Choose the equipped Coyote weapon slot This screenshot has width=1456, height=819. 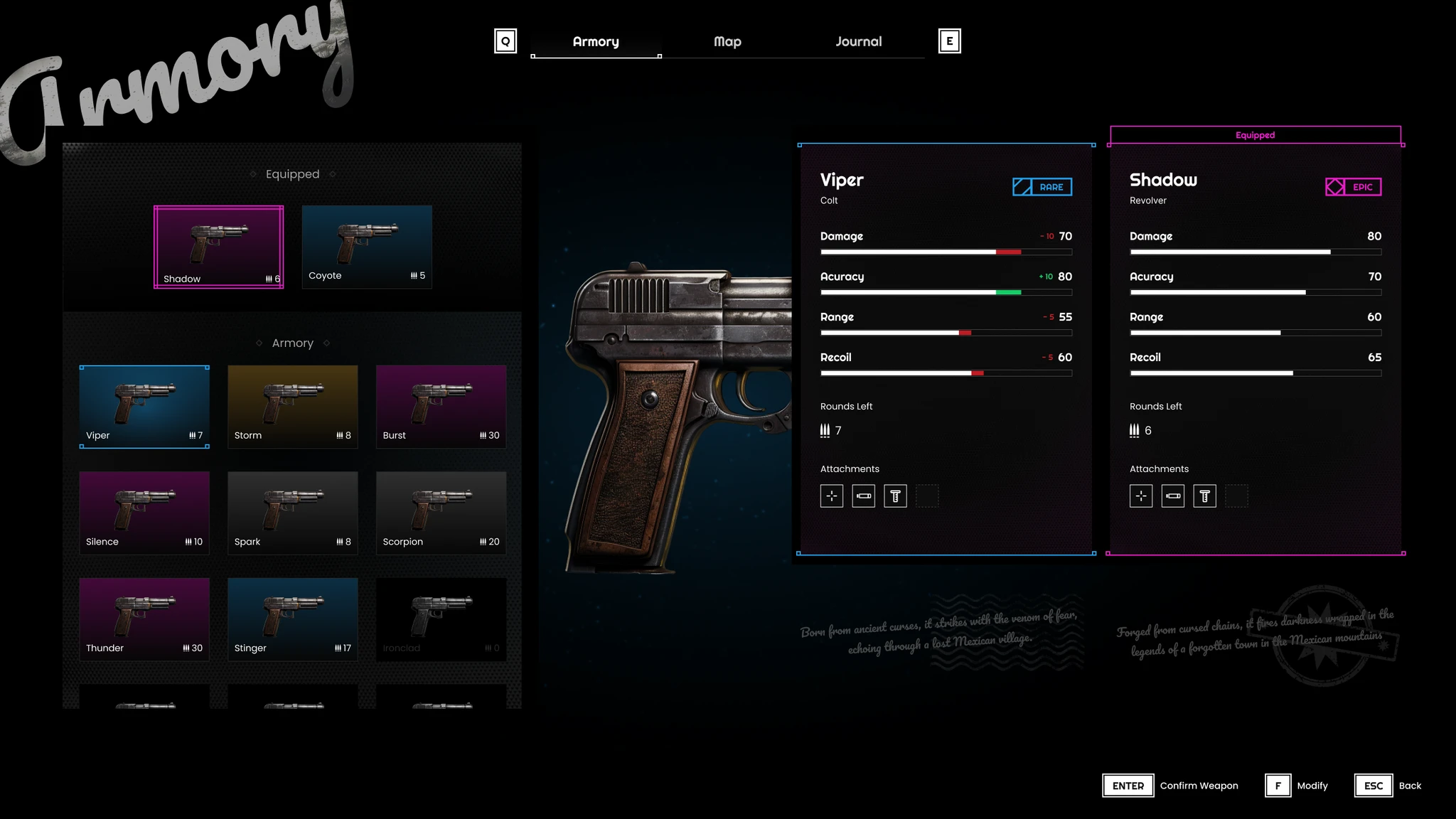[x=367, y=247]
